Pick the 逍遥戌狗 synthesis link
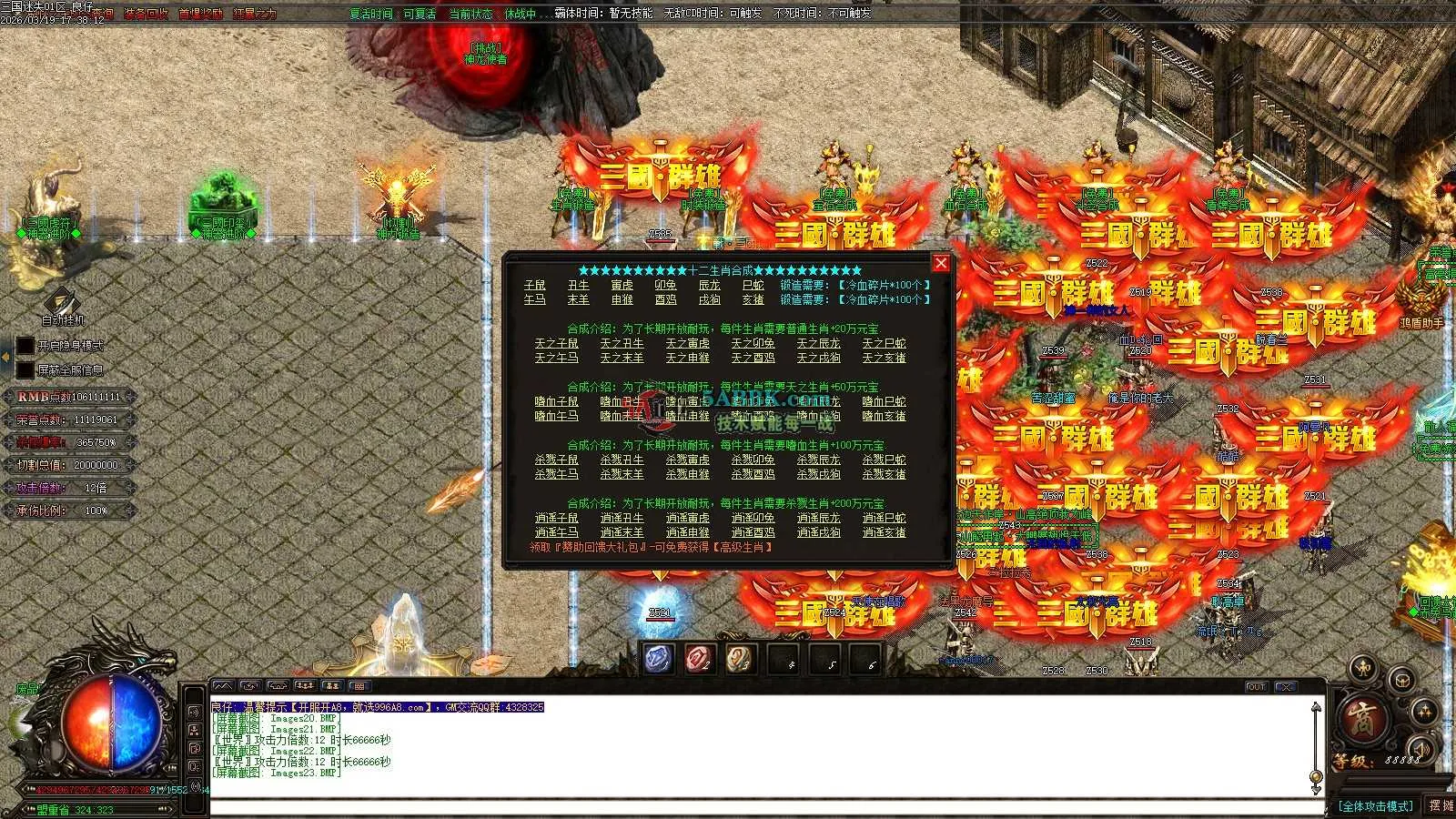This screenshot has height=819, width=1456. pyautogui.click(x=818, y=533)
